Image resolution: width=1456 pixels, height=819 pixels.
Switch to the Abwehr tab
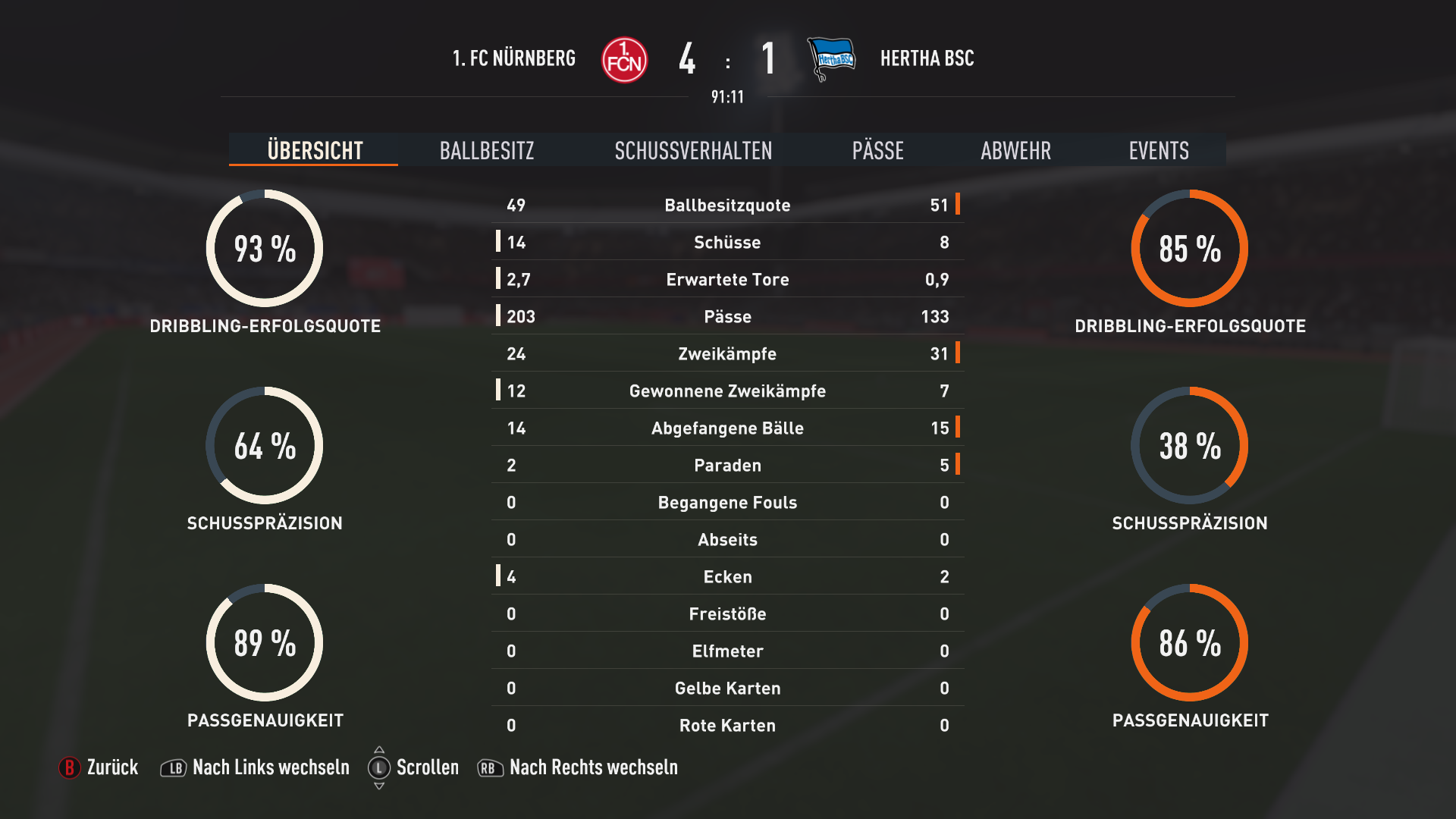(1015, 150)
